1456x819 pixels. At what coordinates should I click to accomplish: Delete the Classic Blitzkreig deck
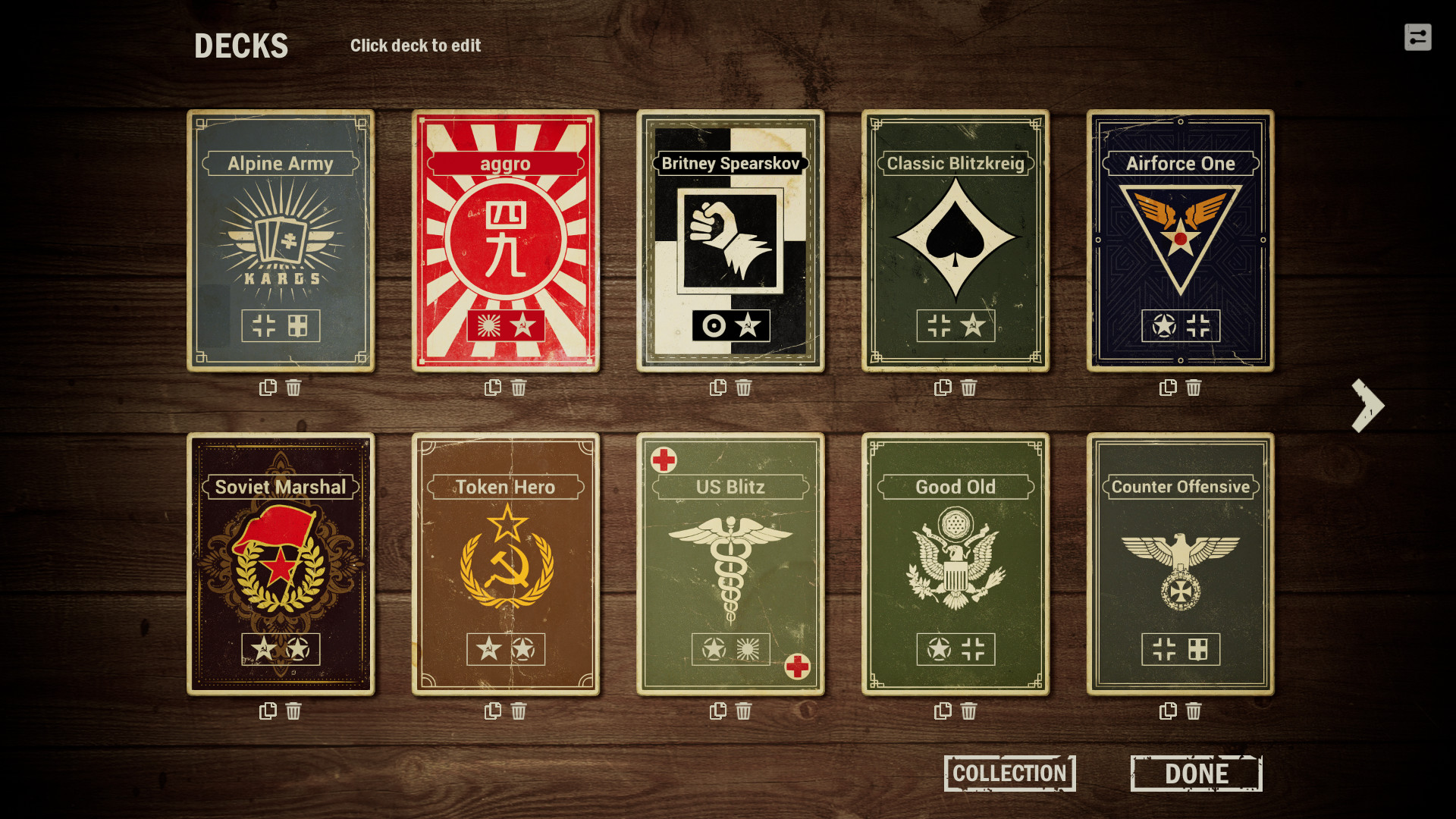[968, 388]
